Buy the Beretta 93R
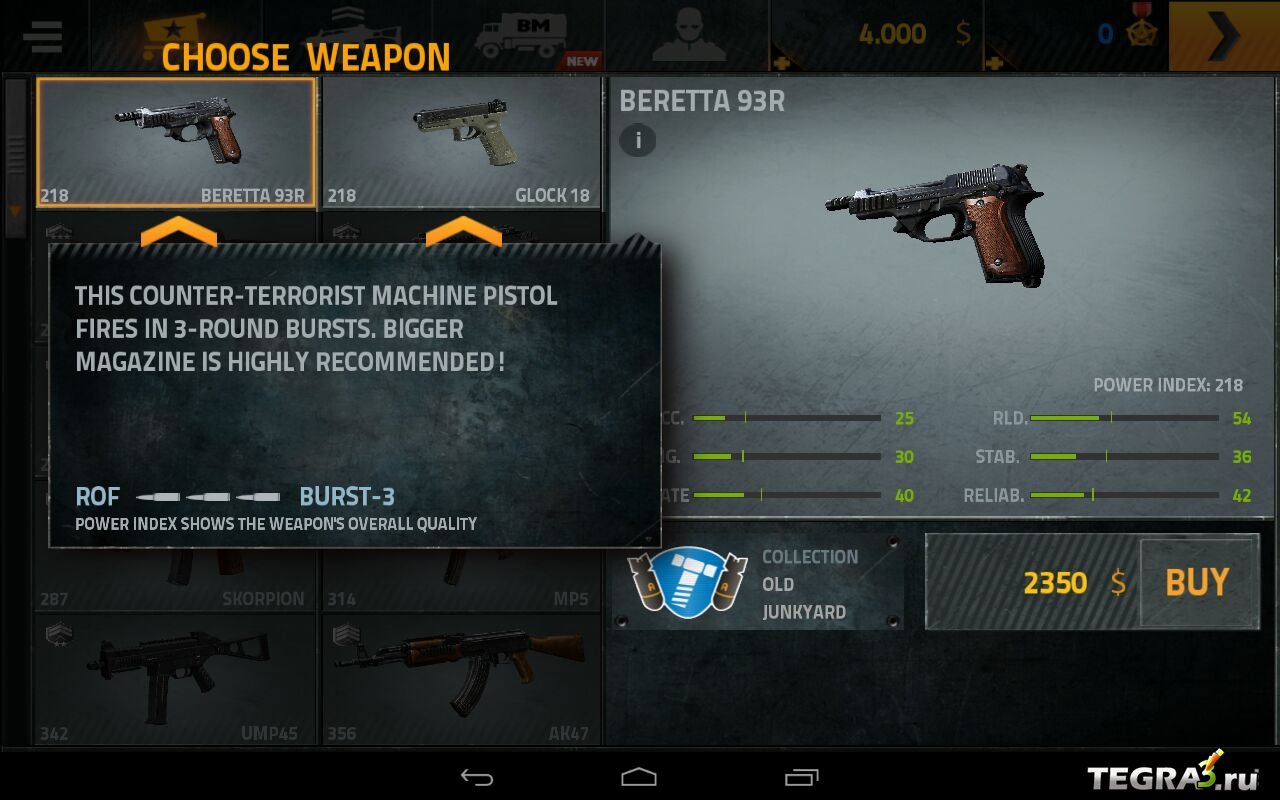 [x=1197, y=582]
